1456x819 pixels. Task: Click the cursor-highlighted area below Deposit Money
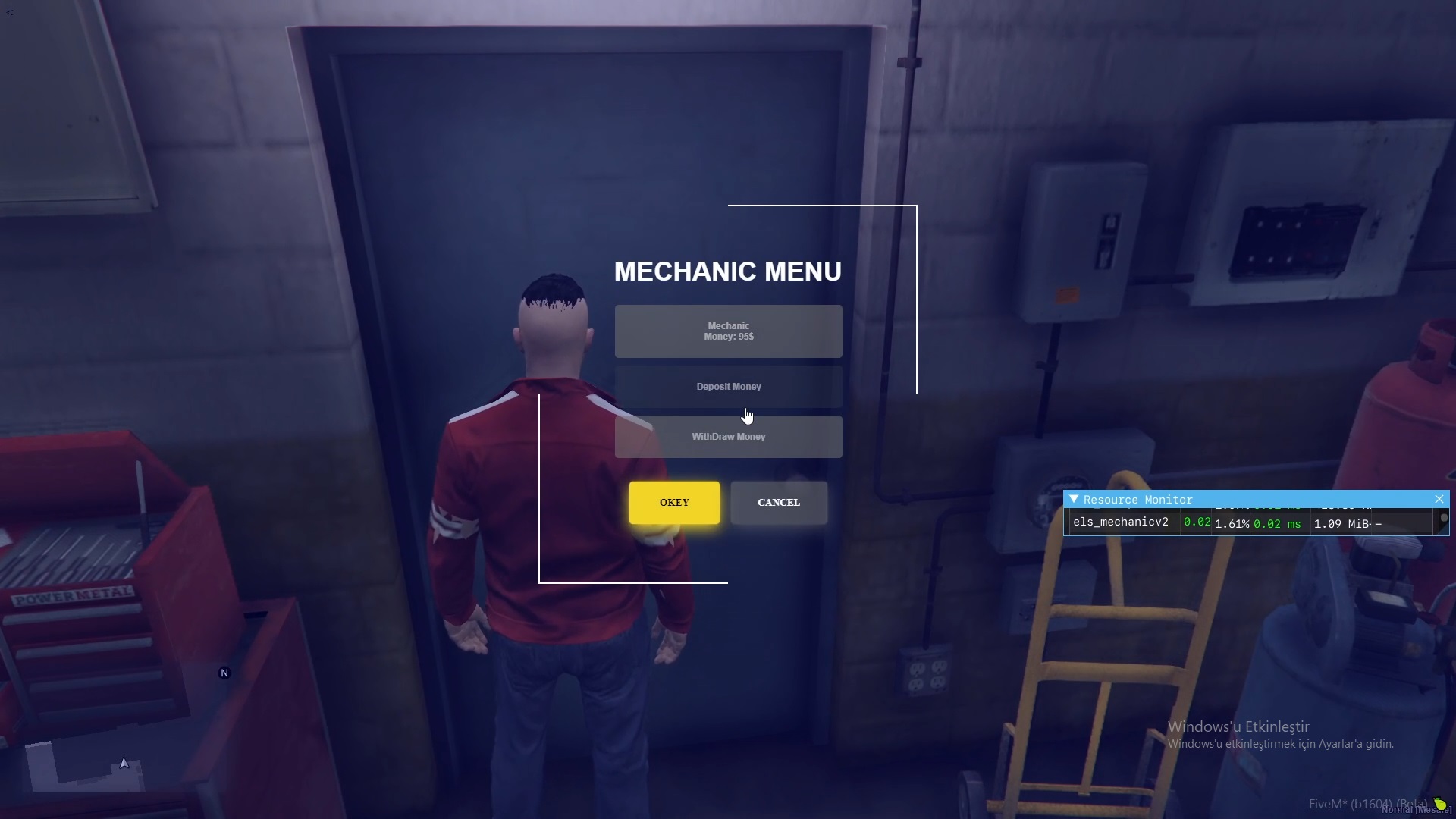(747, 415)
